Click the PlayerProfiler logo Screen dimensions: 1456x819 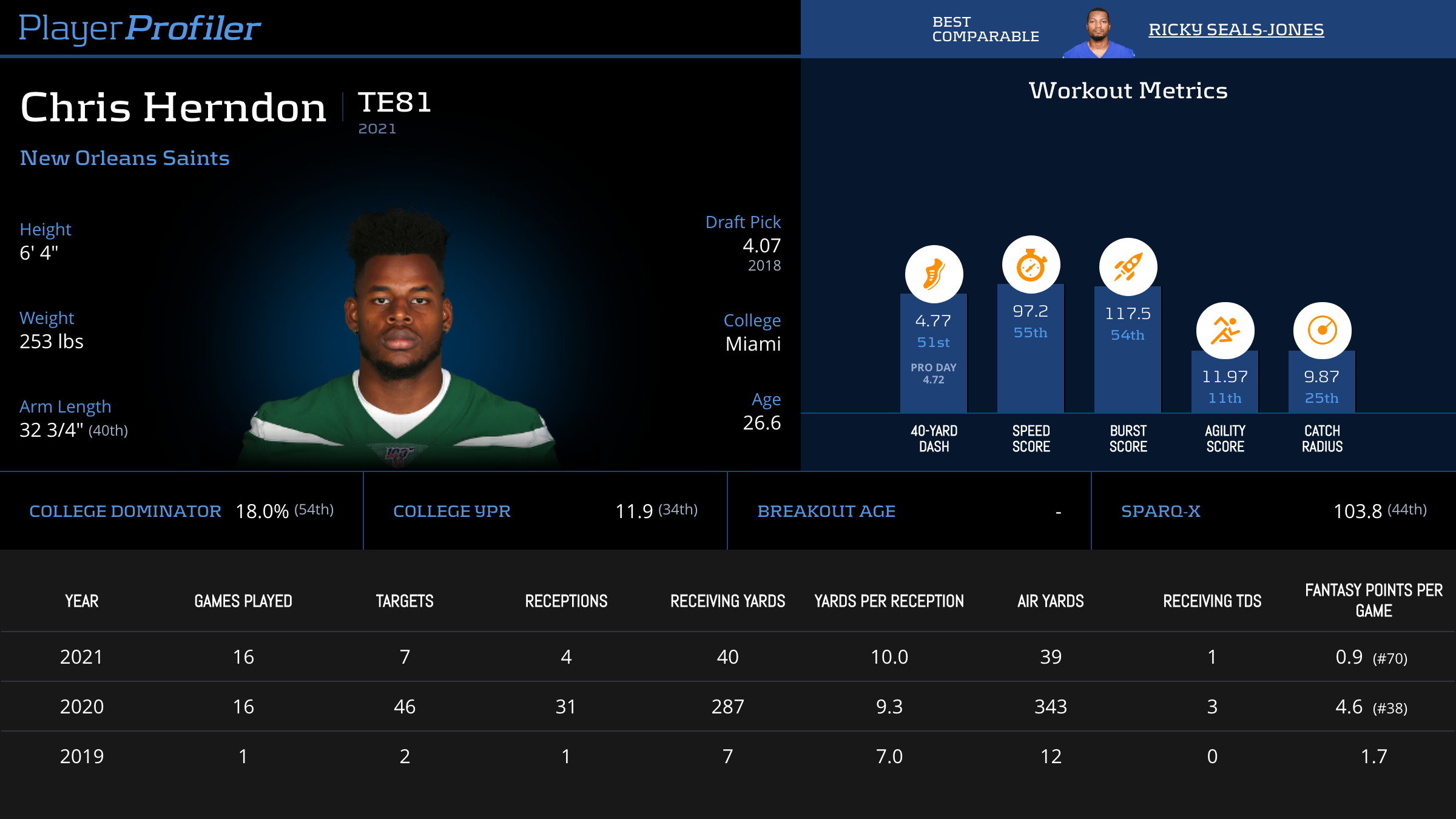140,29
